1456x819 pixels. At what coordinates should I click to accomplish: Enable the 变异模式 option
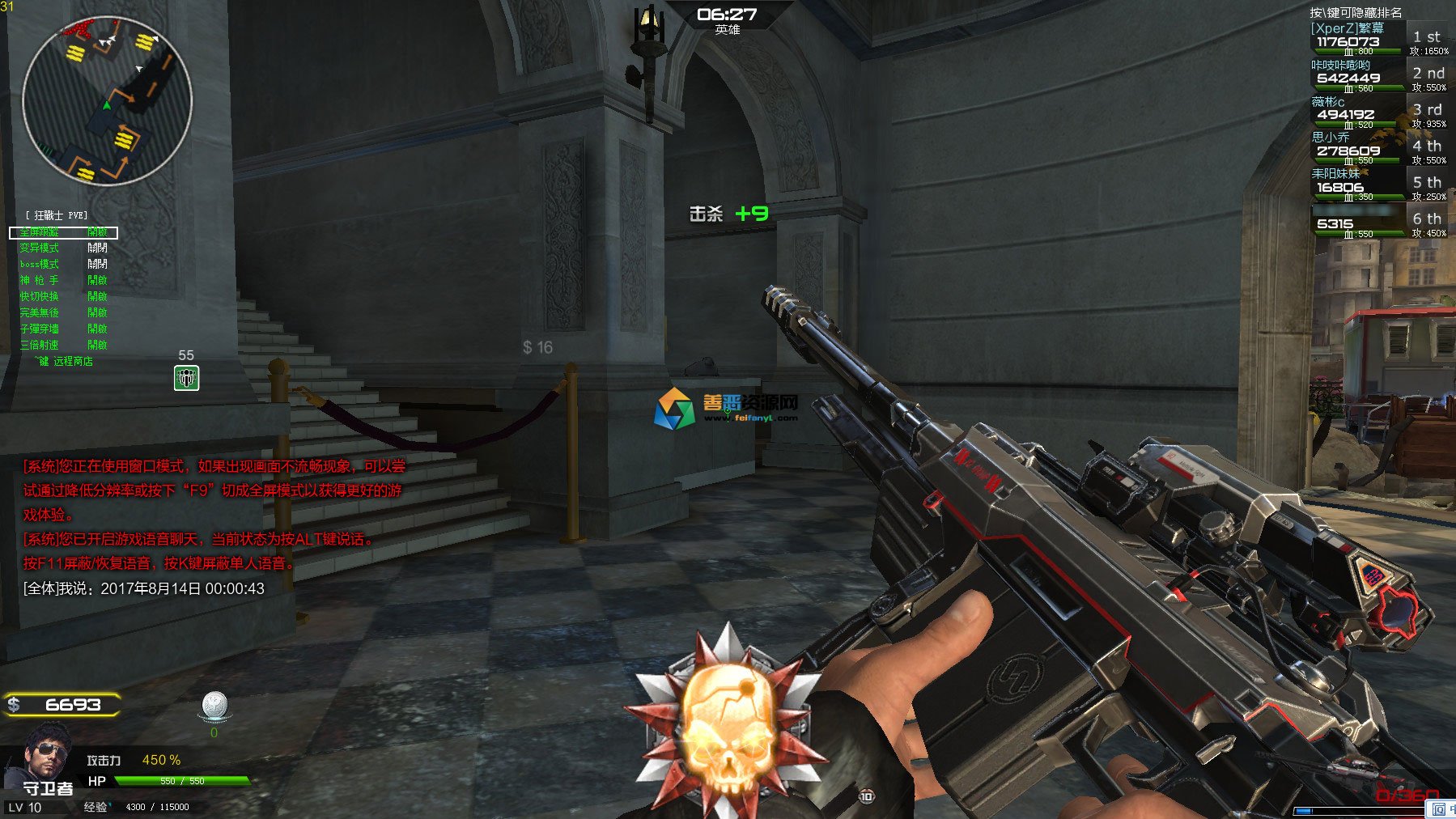pos(63,248)
